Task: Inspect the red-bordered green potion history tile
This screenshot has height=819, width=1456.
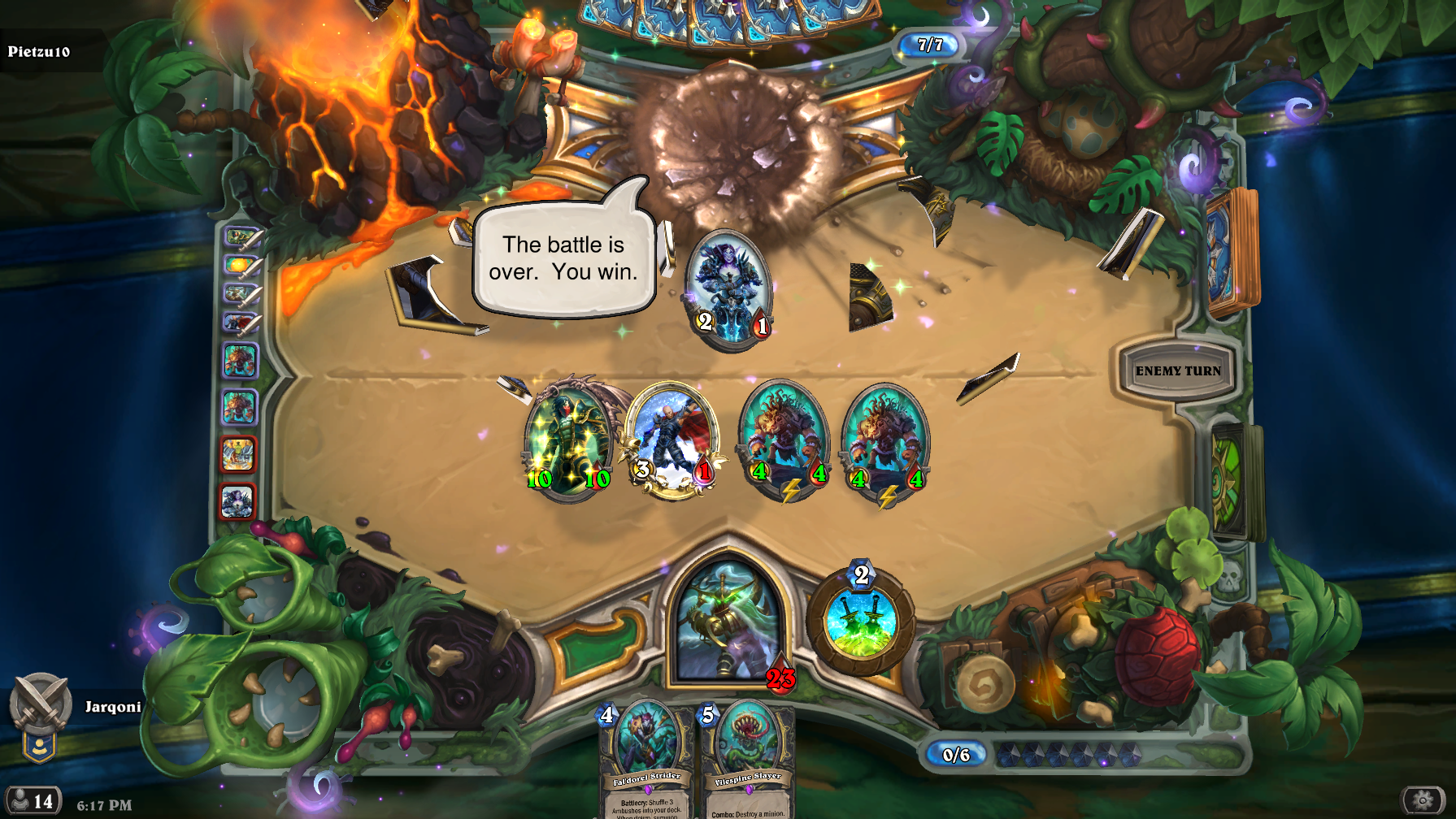Action: click(237, 454)
